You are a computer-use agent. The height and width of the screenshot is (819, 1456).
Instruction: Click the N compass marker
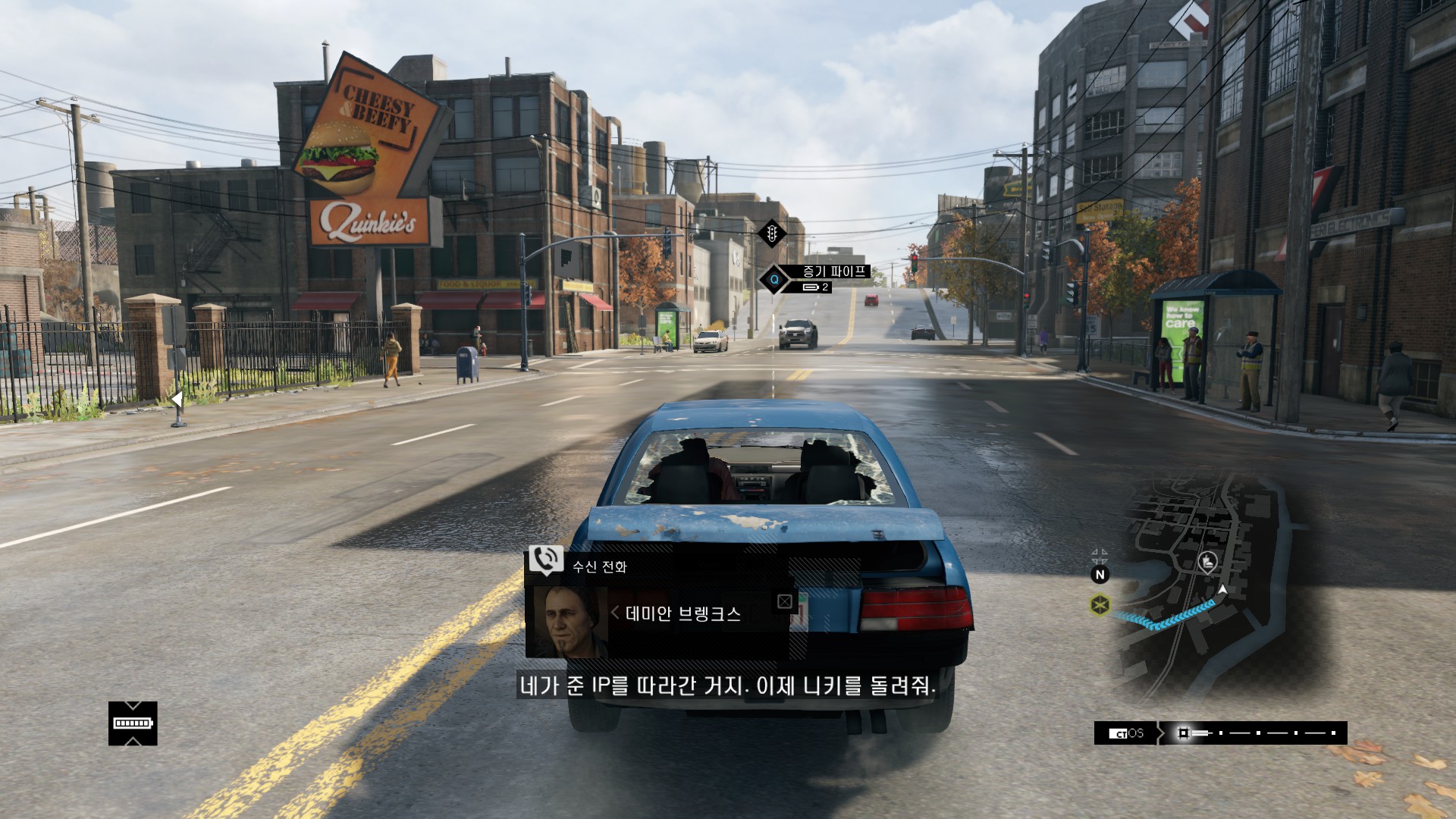[x=1100, y=575]
